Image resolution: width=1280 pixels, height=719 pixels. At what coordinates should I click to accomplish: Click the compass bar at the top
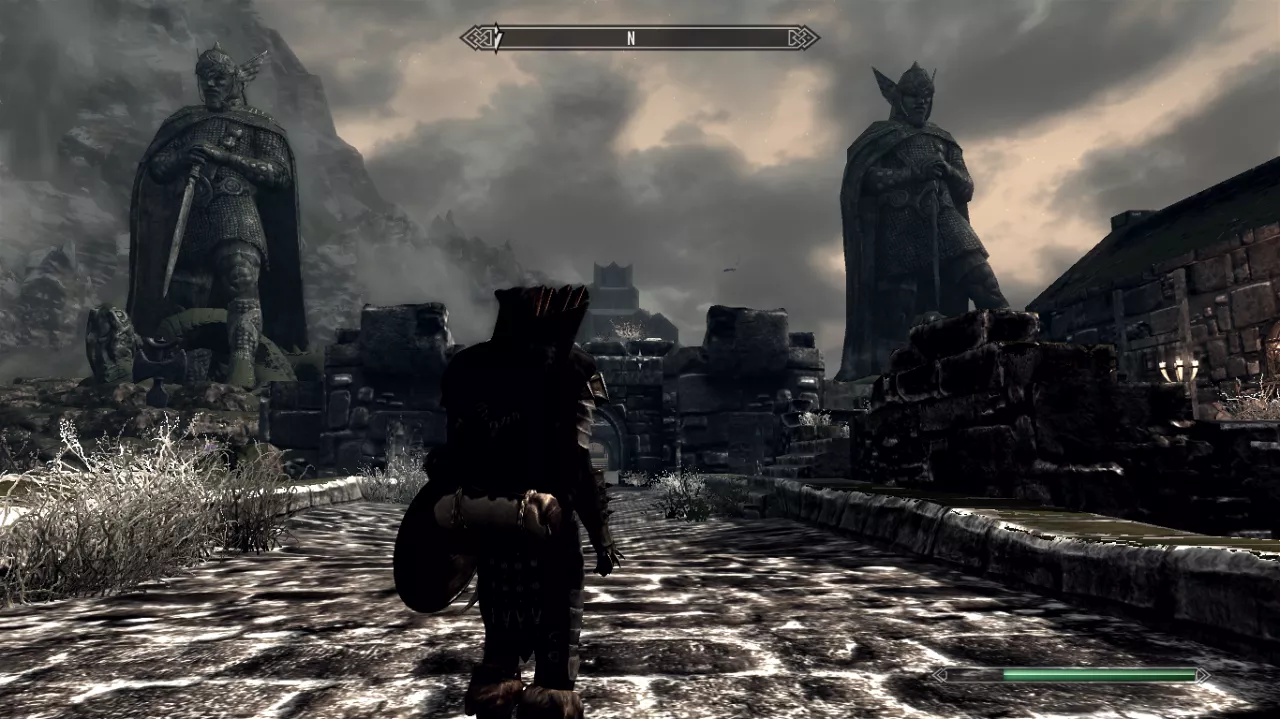tap(640, 38)
